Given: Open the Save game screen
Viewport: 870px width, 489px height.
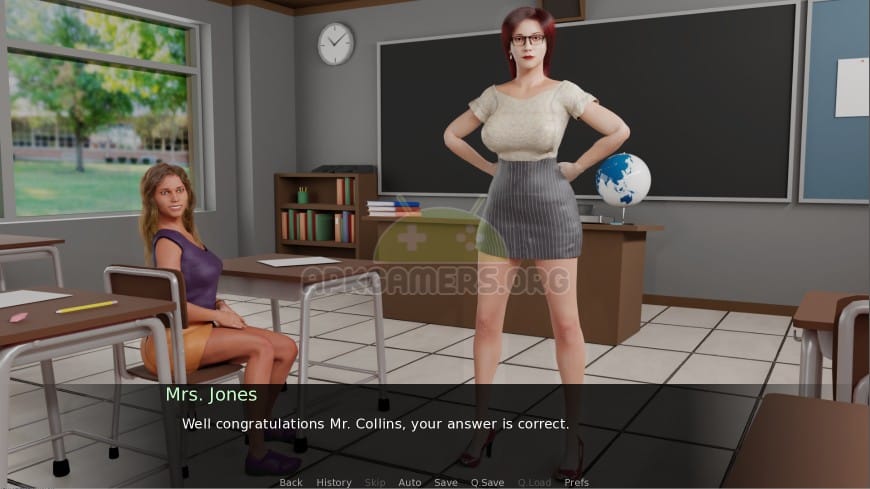Looking at the screenshot, I should coord(446,482).
